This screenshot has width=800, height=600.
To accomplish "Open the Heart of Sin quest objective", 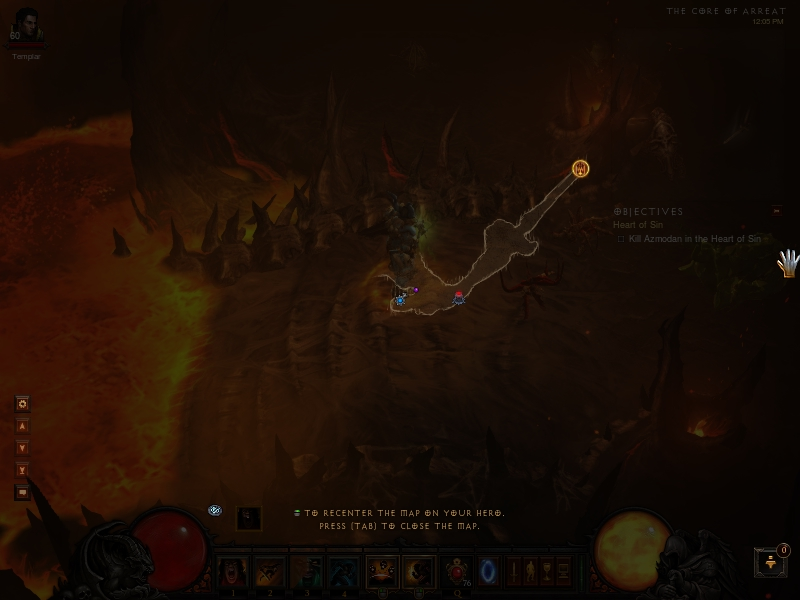I will click(x=638, y=225).
